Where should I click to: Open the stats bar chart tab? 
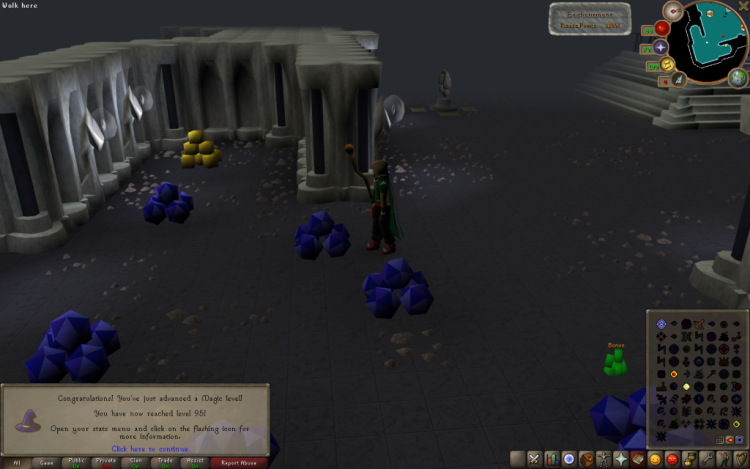point(551,459)
